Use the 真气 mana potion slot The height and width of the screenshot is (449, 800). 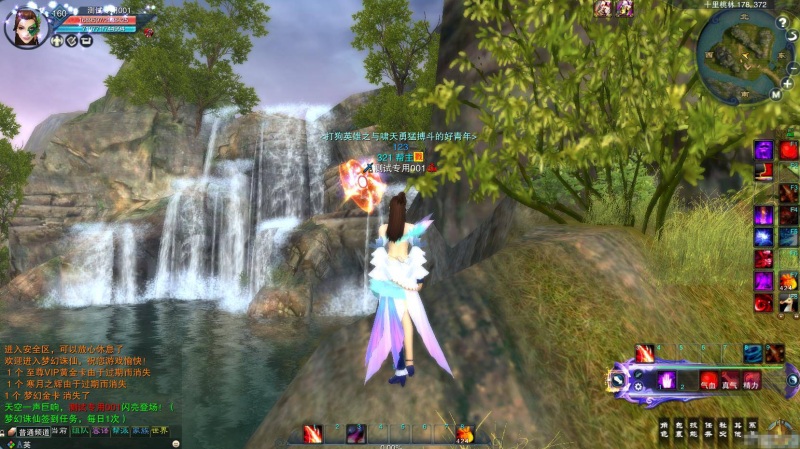pos(730,381)
